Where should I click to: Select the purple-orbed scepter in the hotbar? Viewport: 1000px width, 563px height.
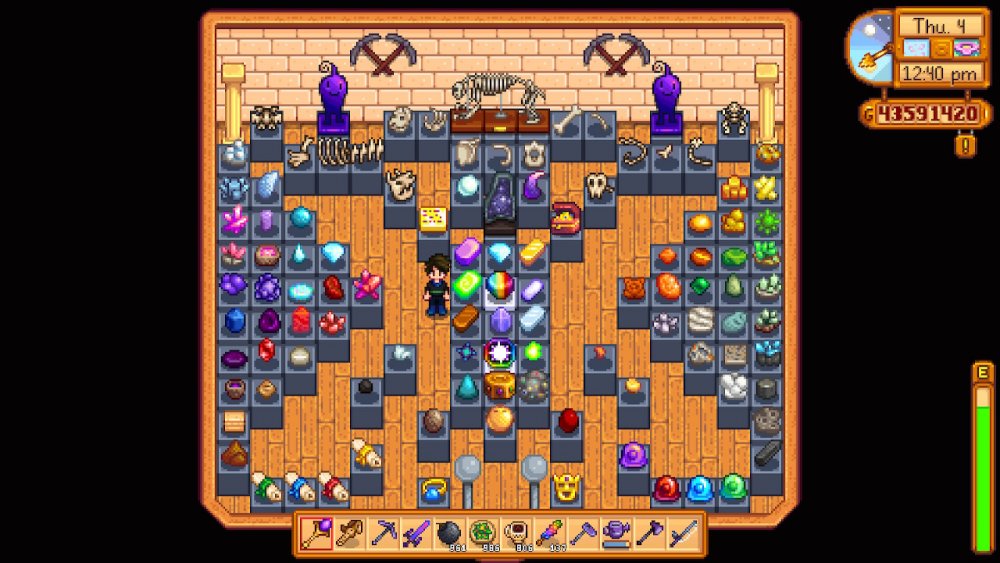click(316, 534)
